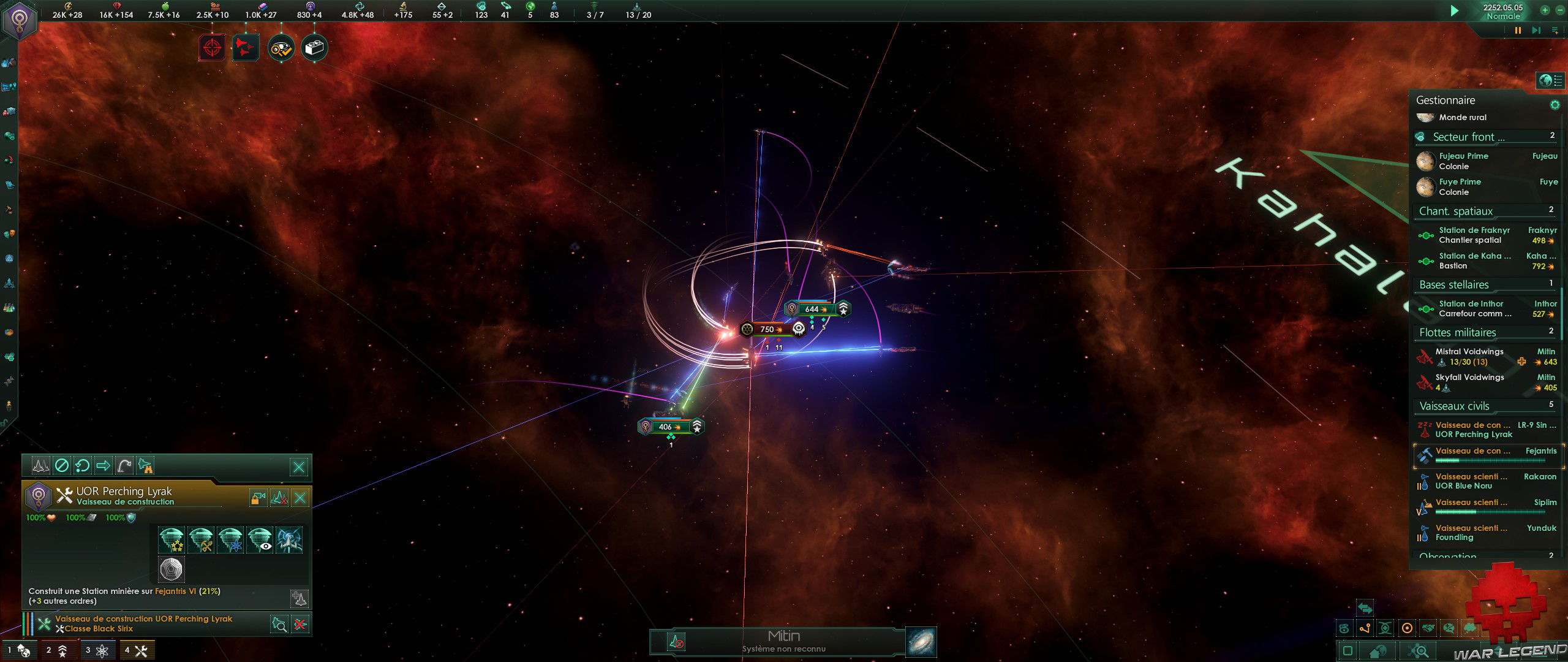Collapse the Vaisseaux civils section
The image size is (1568, 662).
1456,405
